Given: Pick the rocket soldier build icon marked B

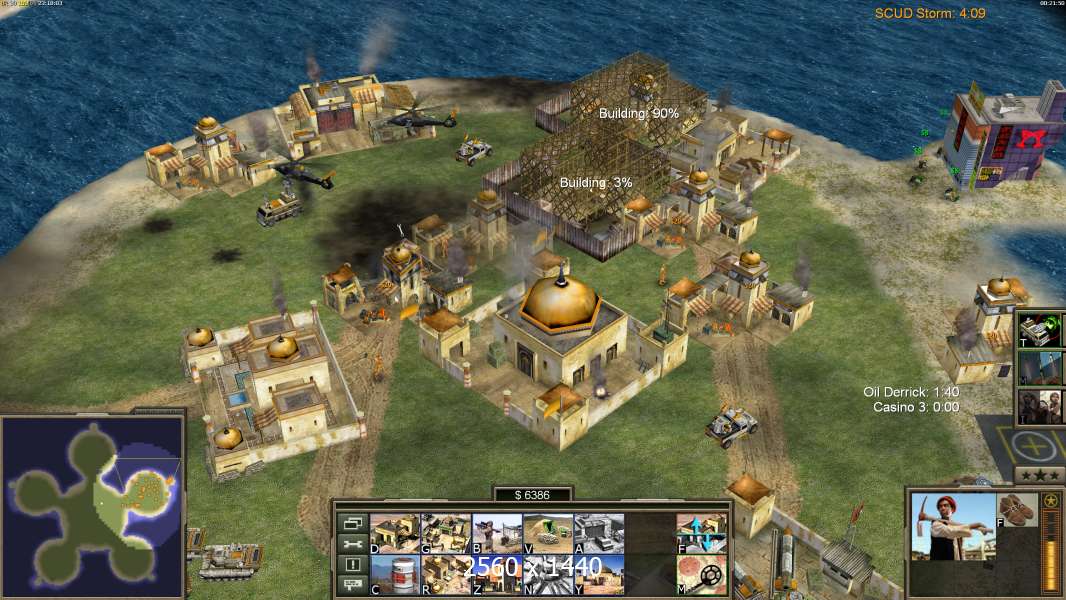Looking at the screenshot, I should click(x=496, y=533).
